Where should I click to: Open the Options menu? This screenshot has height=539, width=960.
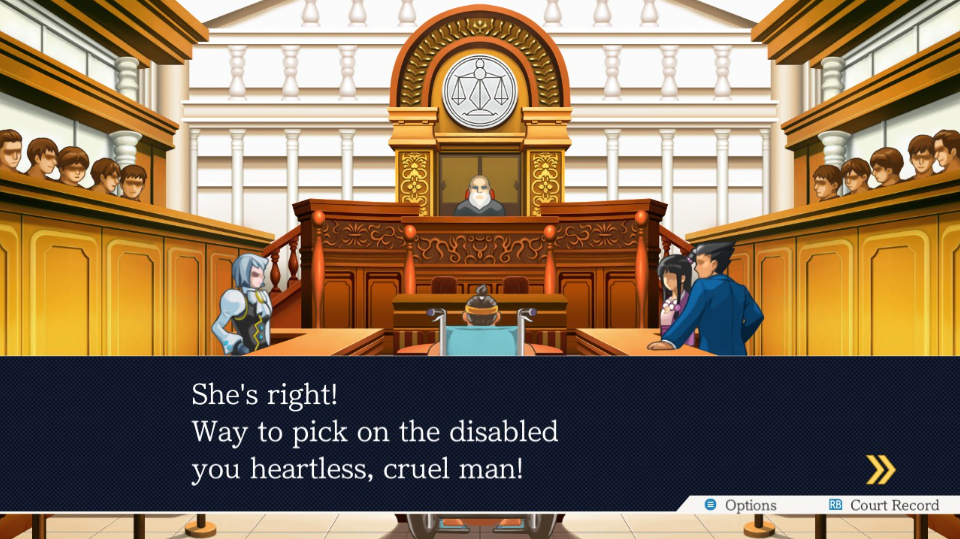(741, 506)
